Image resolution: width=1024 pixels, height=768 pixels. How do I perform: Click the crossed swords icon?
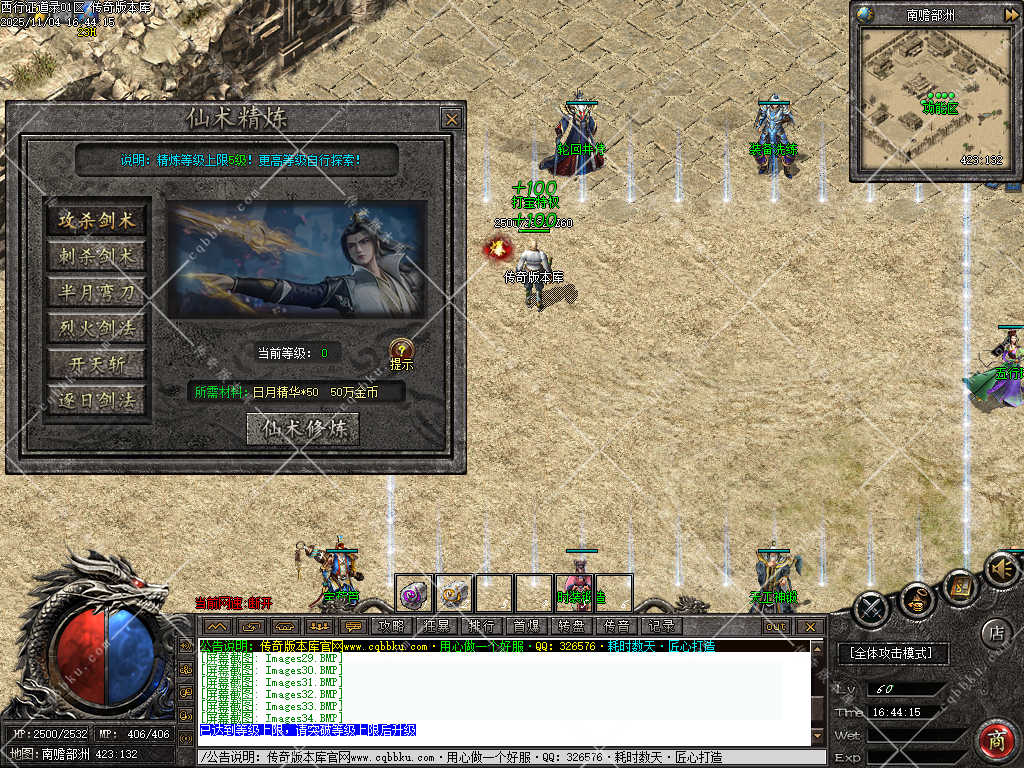point(871,606)
